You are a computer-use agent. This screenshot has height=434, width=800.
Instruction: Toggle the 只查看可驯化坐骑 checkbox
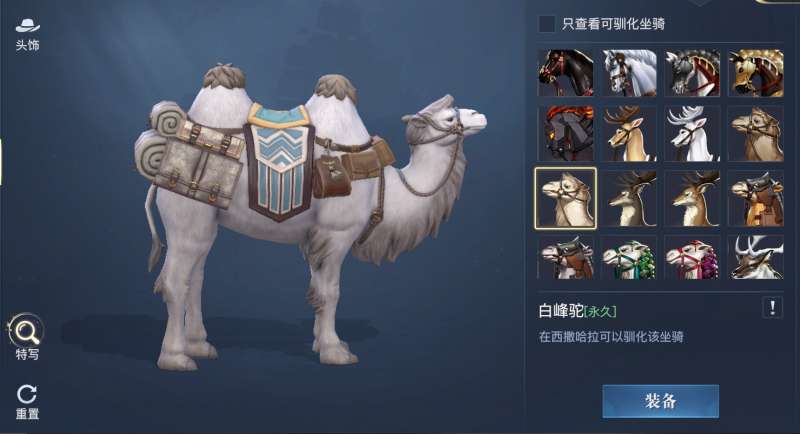pos(547,23)
